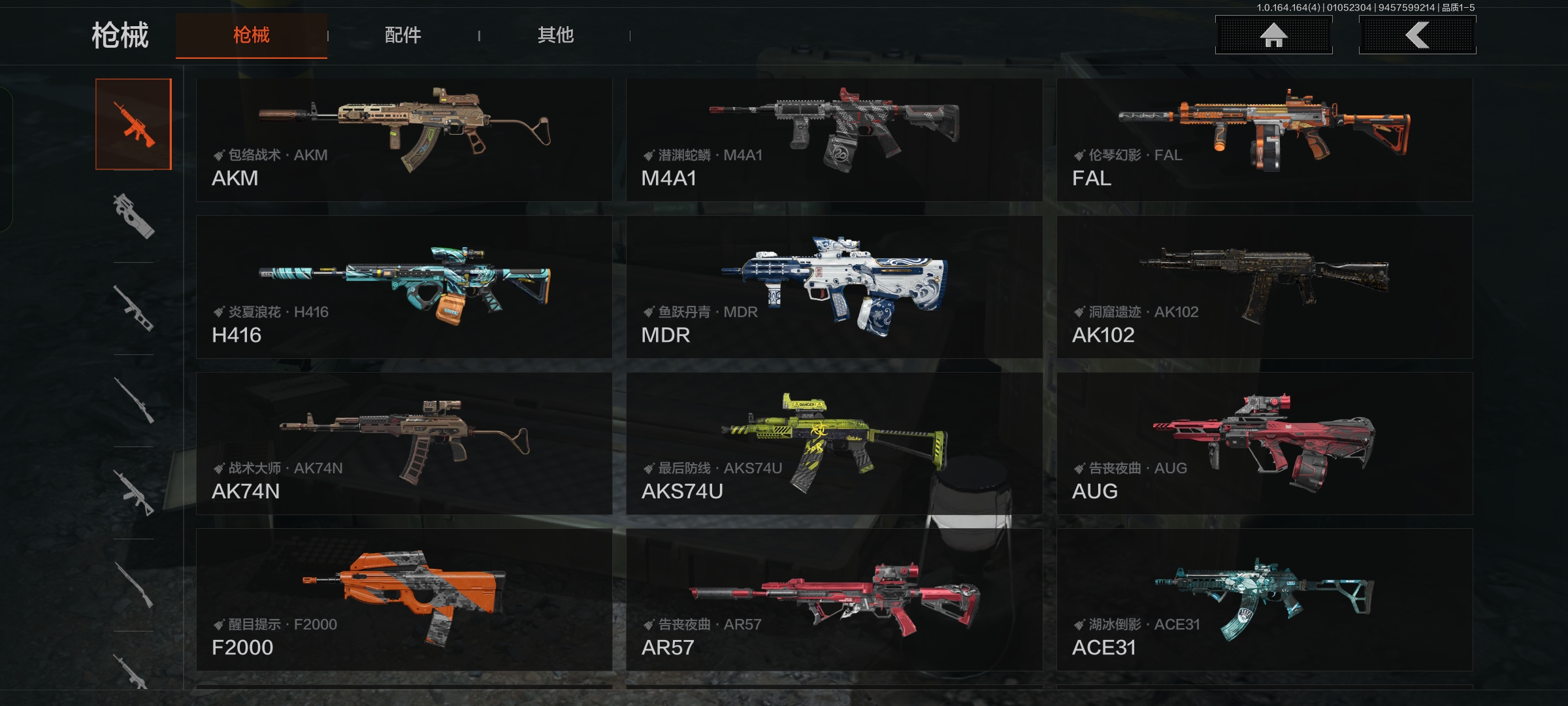1568x706 pixels.
Task: Select the F2000 weapon card
Action: point(404,599)
